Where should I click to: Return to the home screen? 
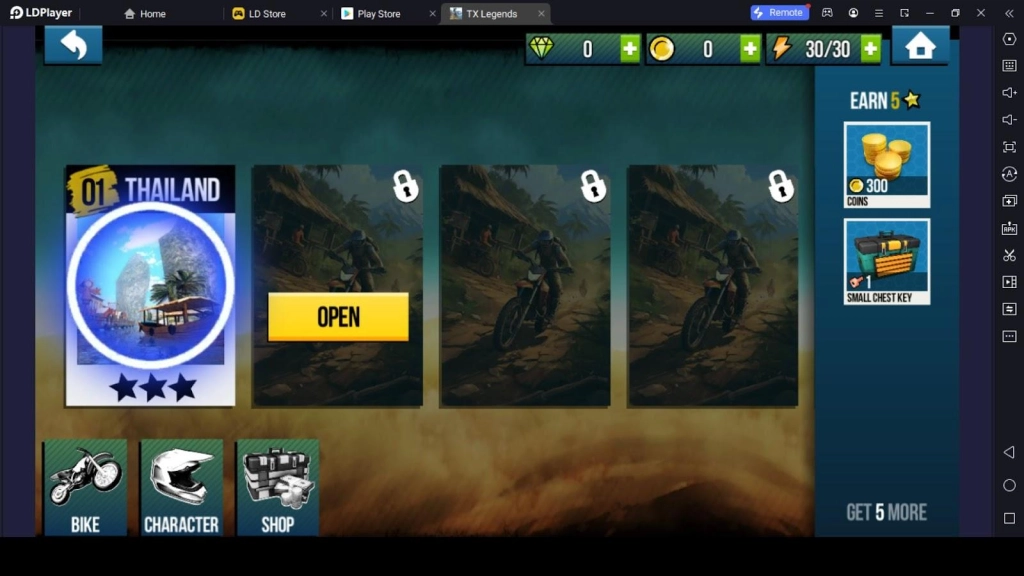tap(920, 46)
